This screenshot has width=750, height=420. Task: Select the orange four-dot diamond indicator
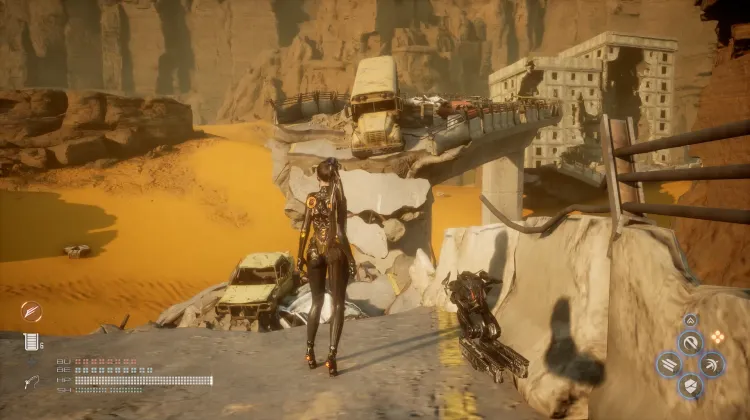pyautogui.click(x=717, y=337)
